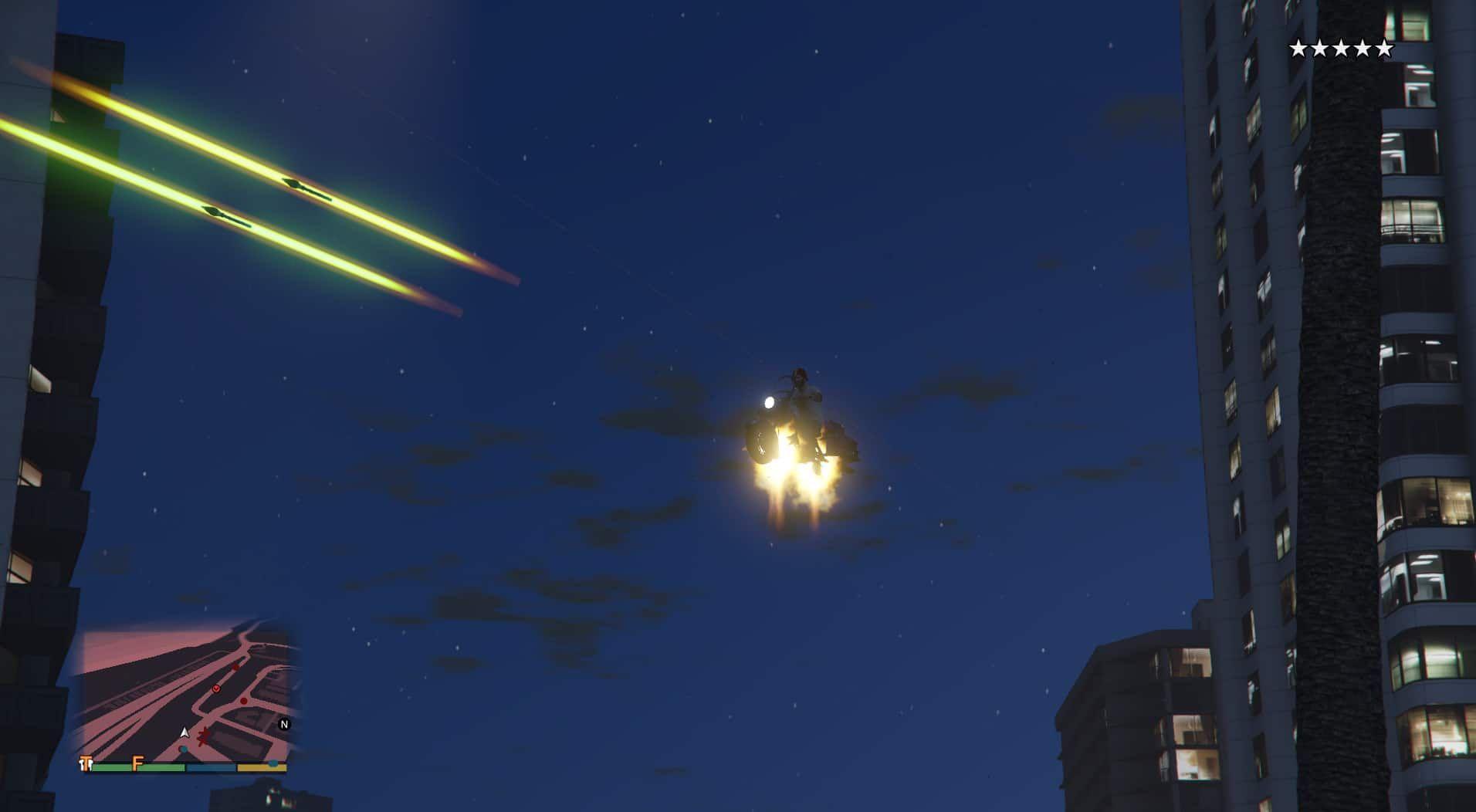The height and width of the screenshot is (812, 1476).
Task: Select the red enemy dot blip on minimap
Action: tap(244, 701)
